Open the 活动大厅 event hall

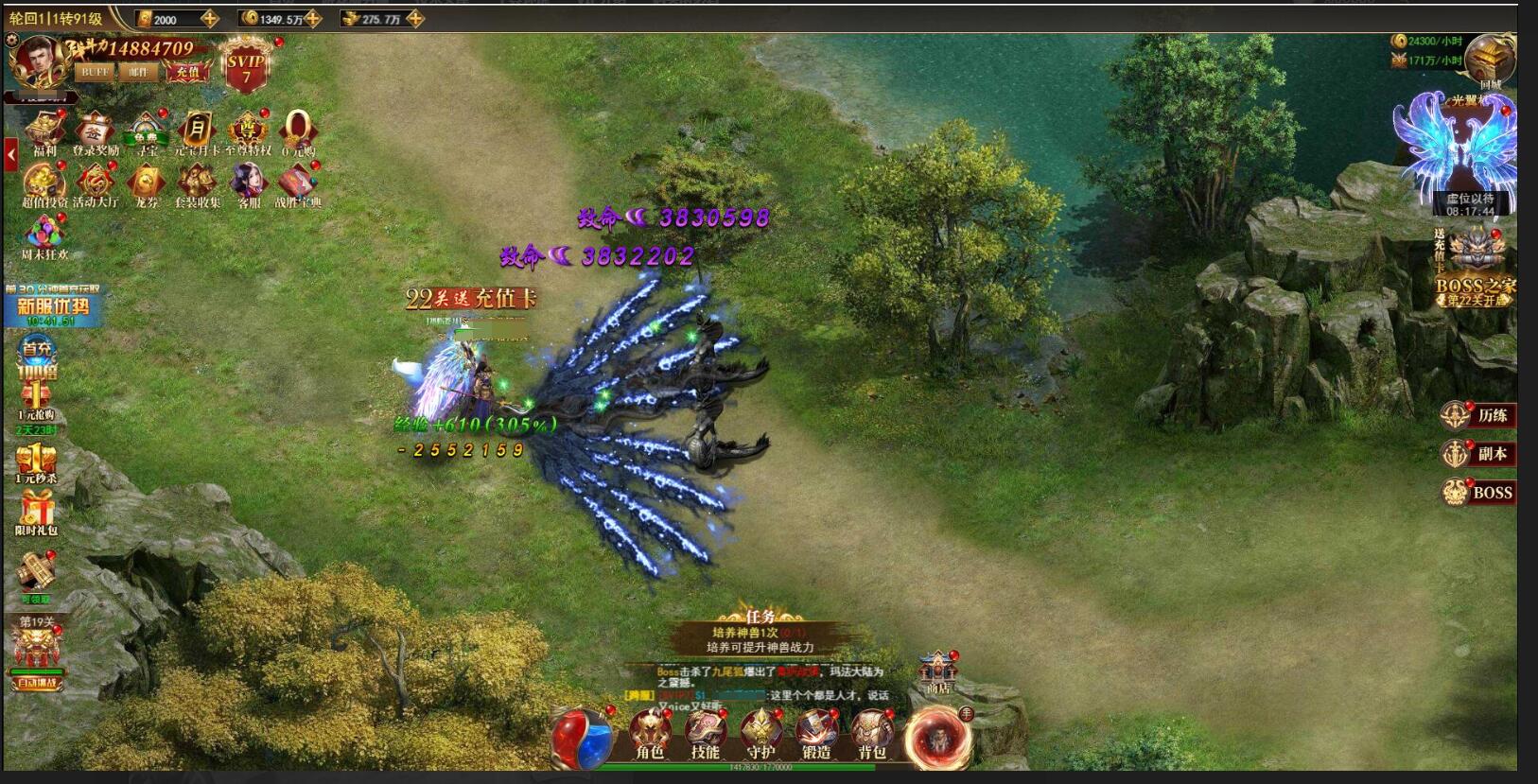96,183
